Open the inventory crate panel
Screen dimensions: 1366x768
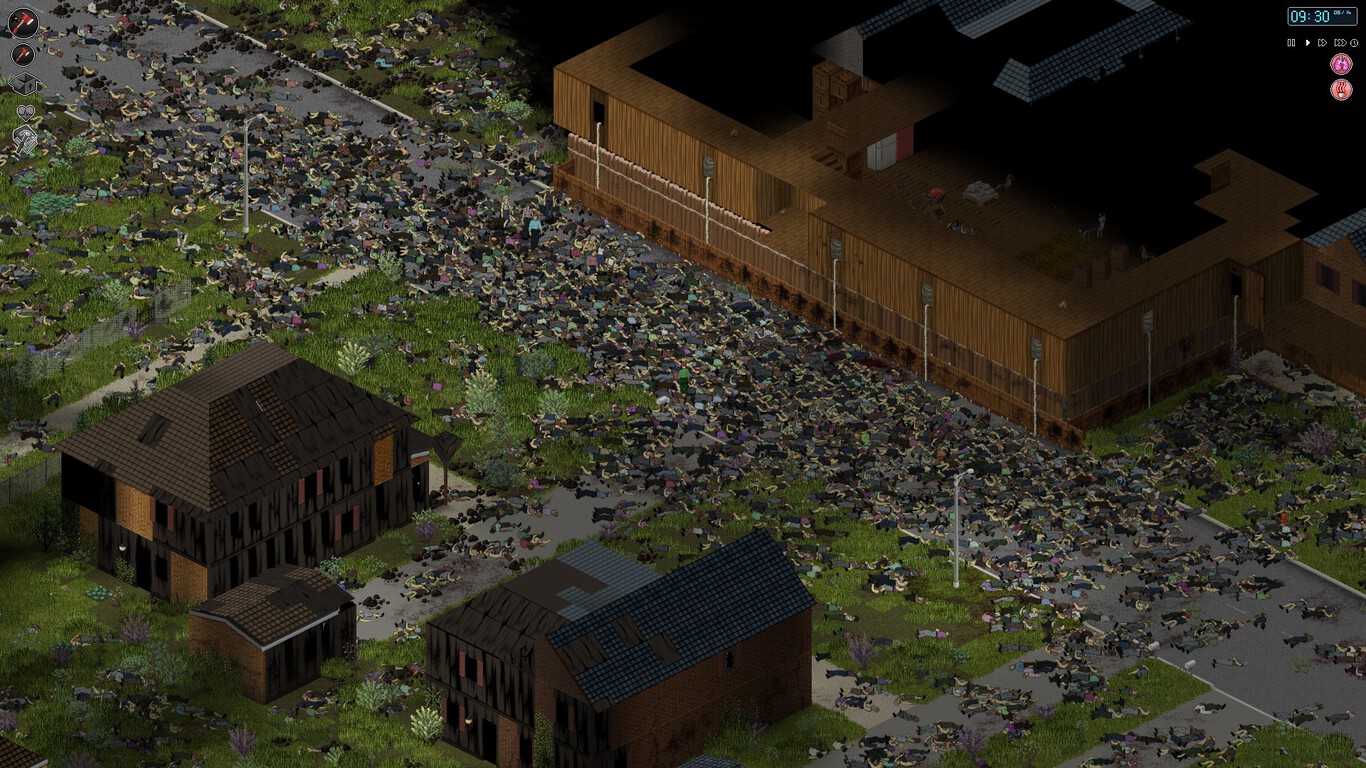pos(24,82)
